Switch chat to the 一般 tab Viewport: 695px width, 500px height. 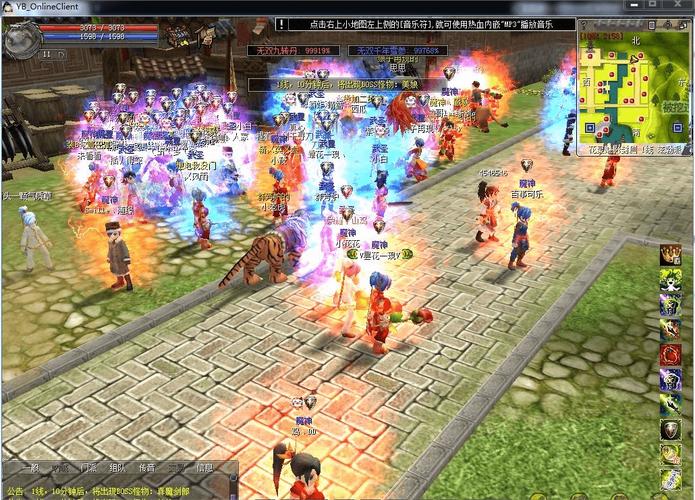click(30, 468)
